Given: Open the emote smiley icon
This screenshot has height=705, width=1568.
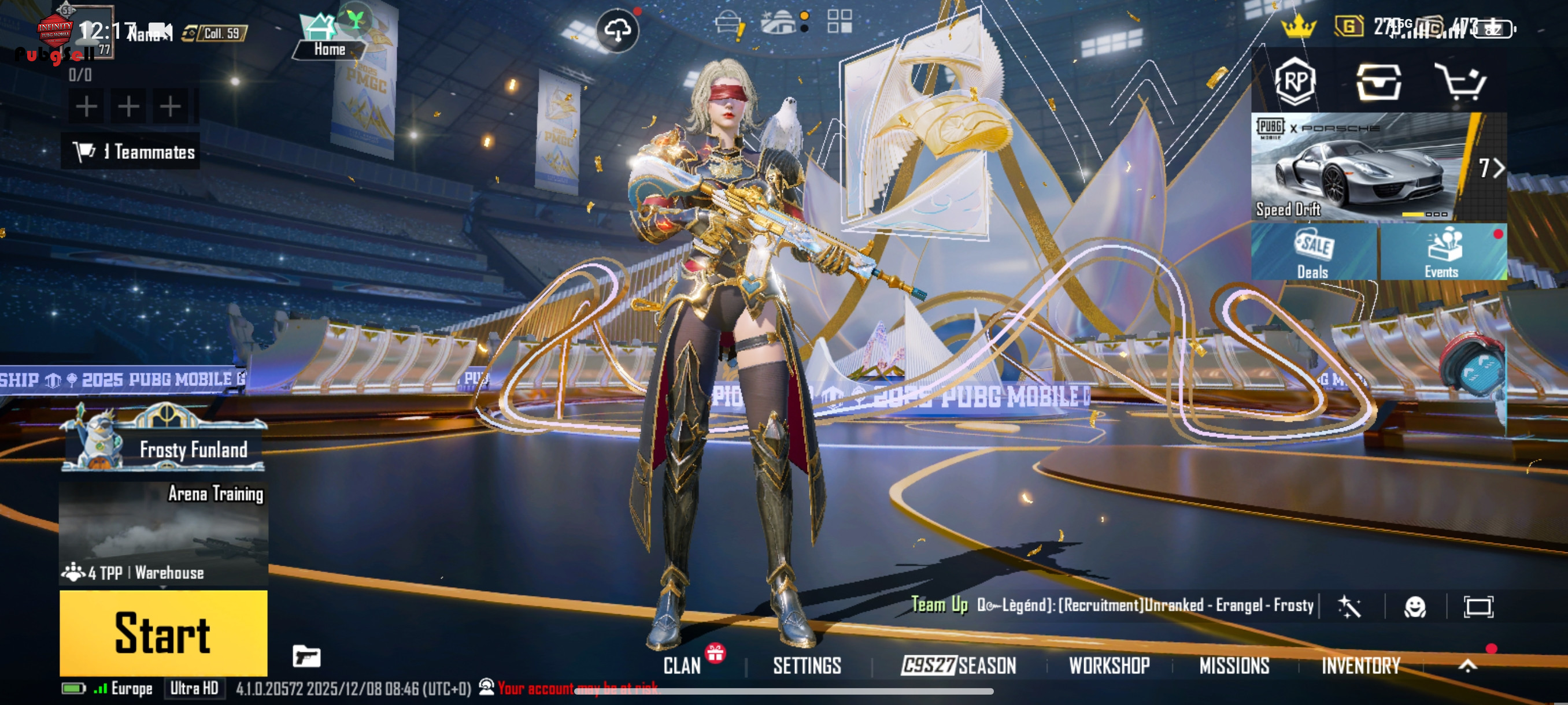Looking at the screenshot, I should pyautogui.click(x=1415, y=606).
